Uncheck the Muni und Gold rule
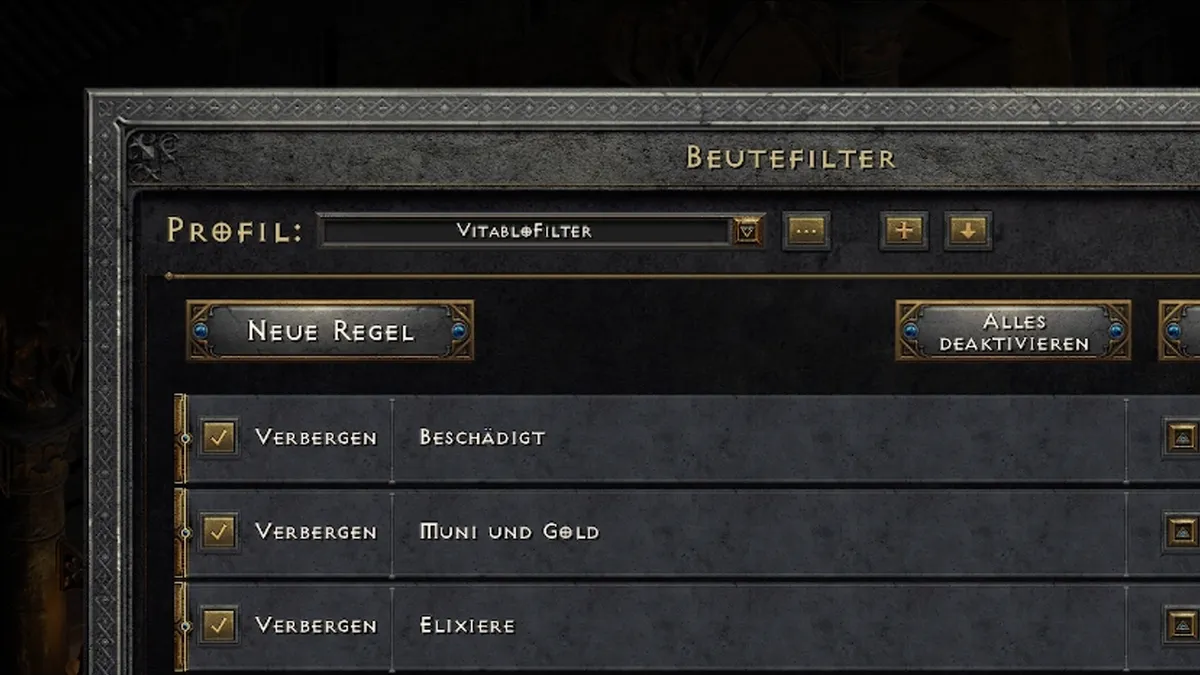The height and width of the screenshot is (675, 1200). [219, 532]
